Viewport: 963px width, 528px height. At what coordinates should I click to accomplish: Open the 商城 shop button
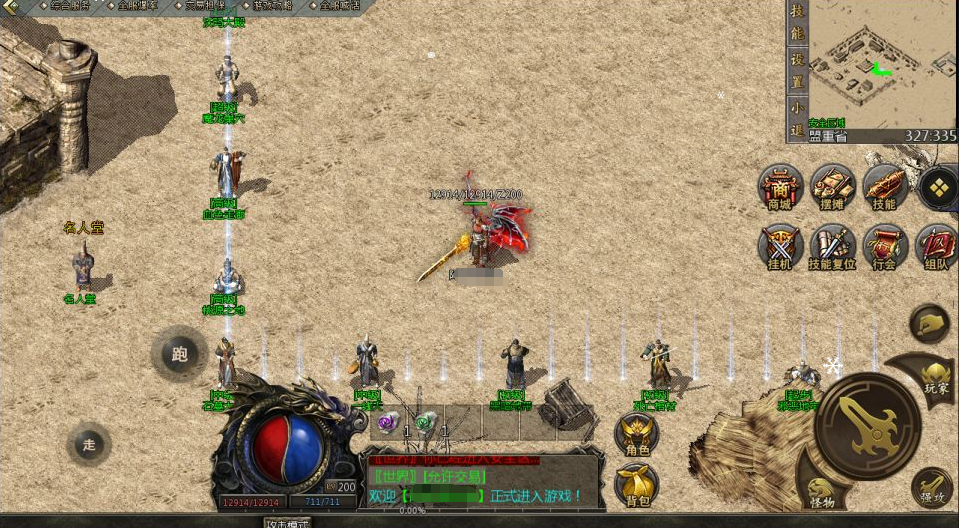(780, 188)
